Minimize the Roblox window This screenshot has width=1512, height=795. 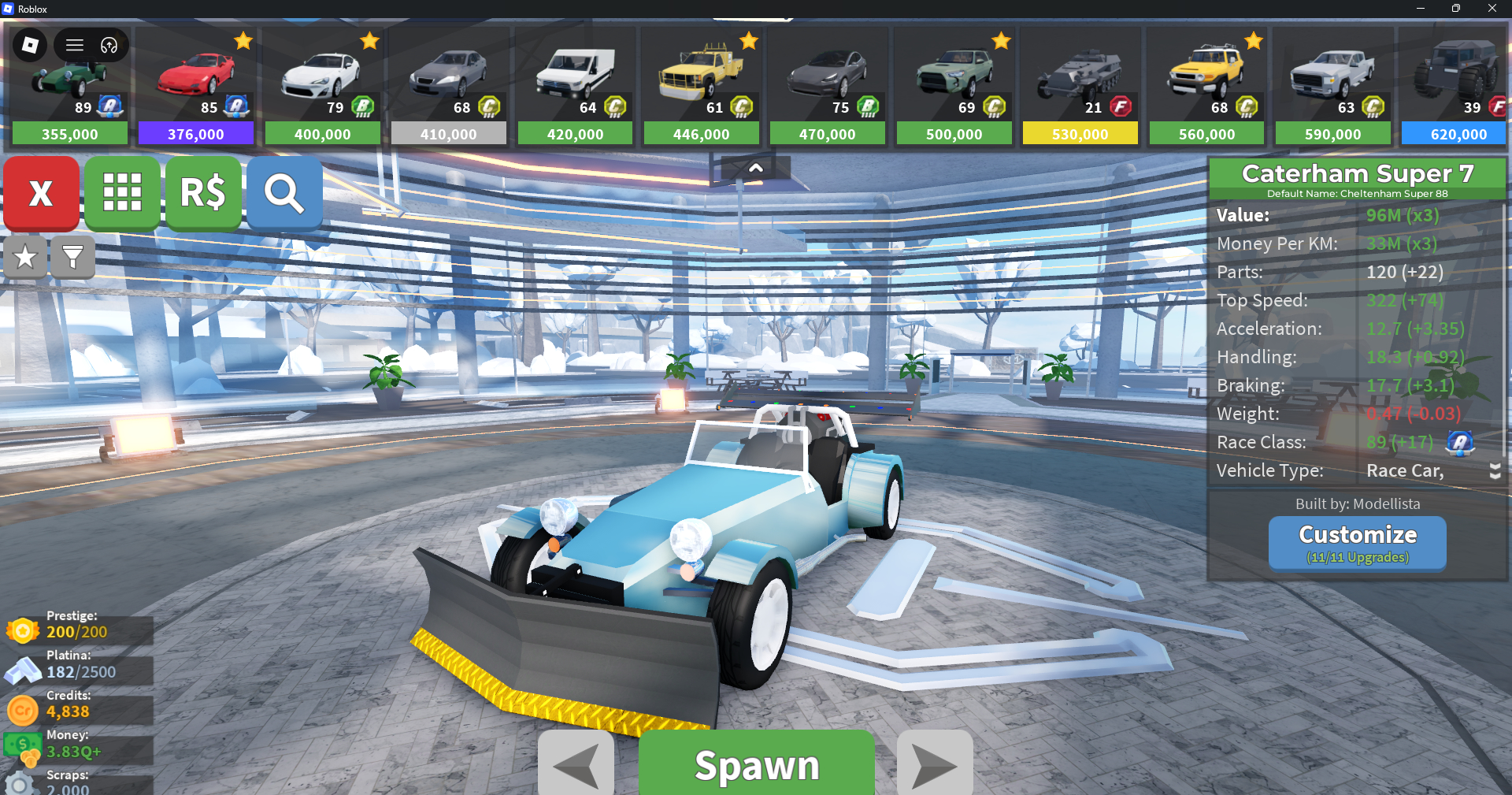point(1420,9)
